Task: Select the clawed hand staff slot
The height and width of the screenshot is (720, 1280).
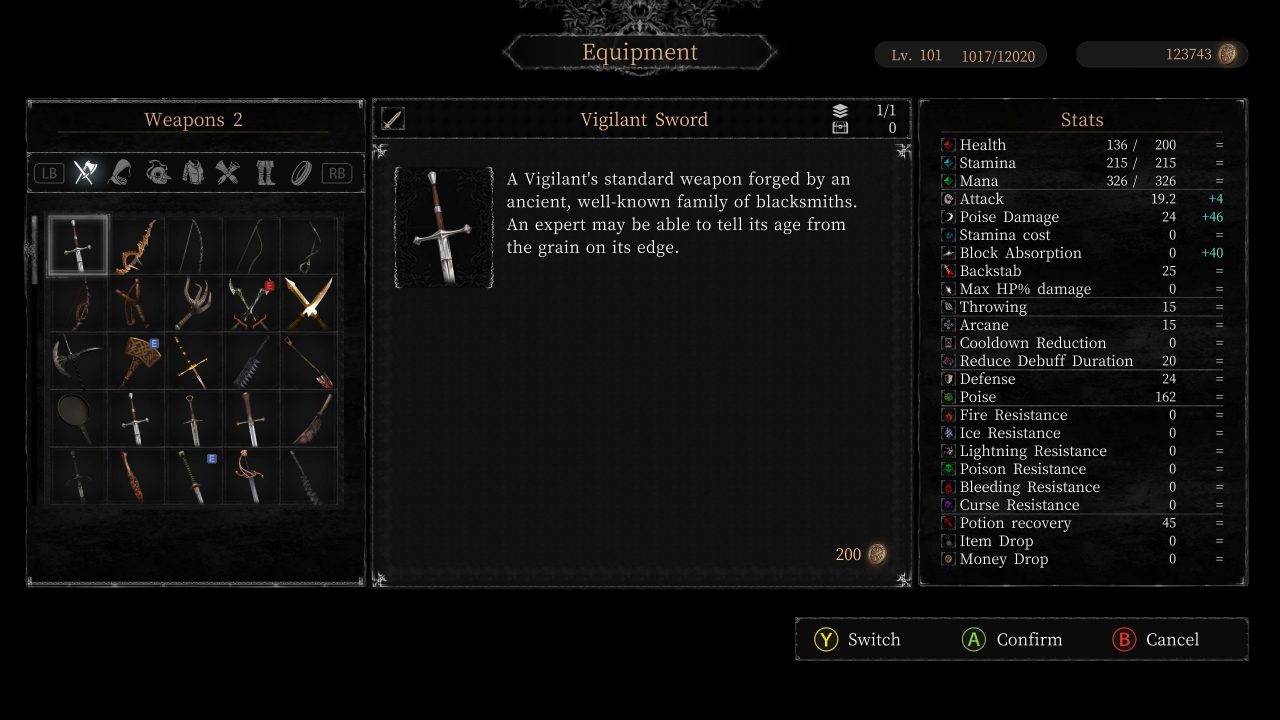Action: click(194, 303)
